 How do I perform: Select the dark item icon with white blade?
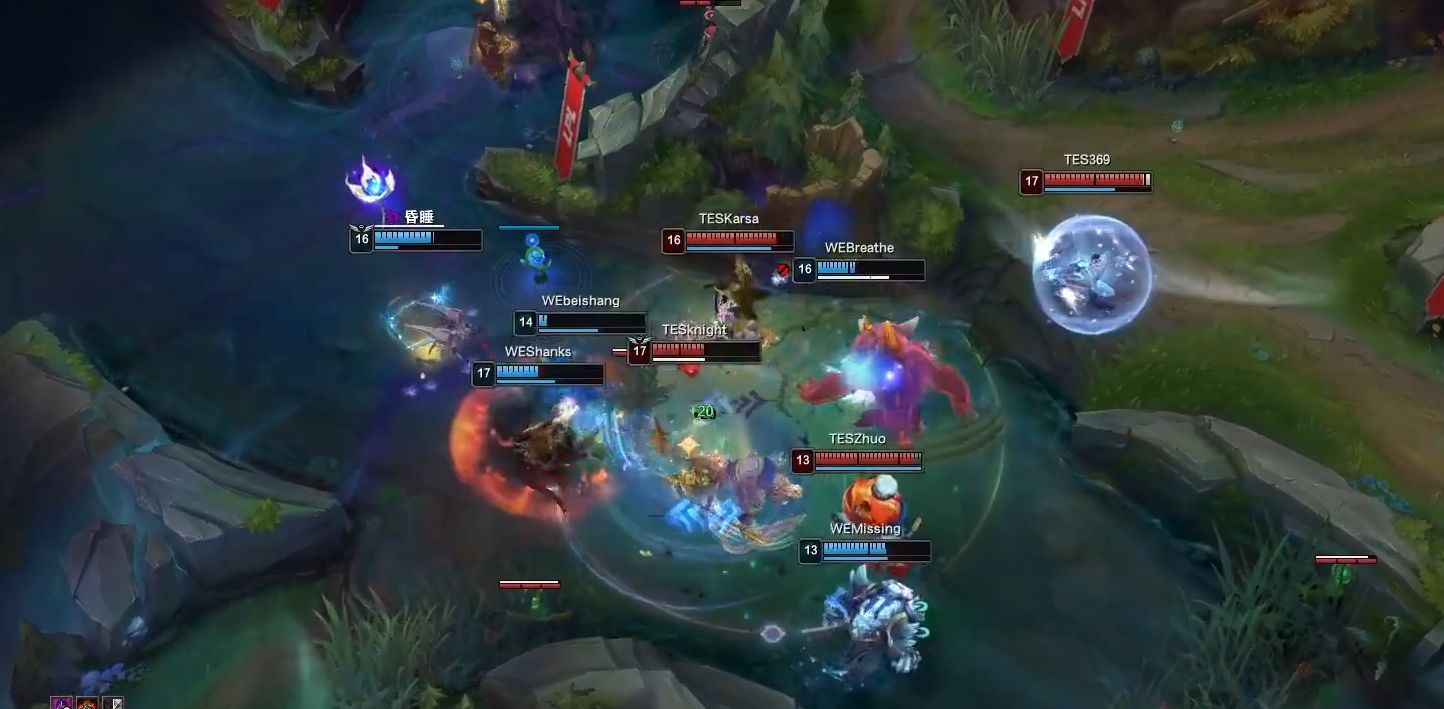pos(113,703)
